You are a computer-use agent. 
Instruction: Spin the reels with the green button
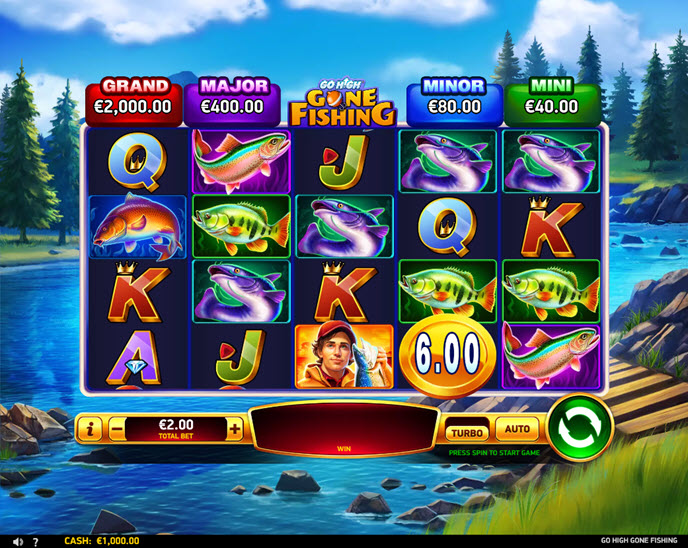coord(580,428)
